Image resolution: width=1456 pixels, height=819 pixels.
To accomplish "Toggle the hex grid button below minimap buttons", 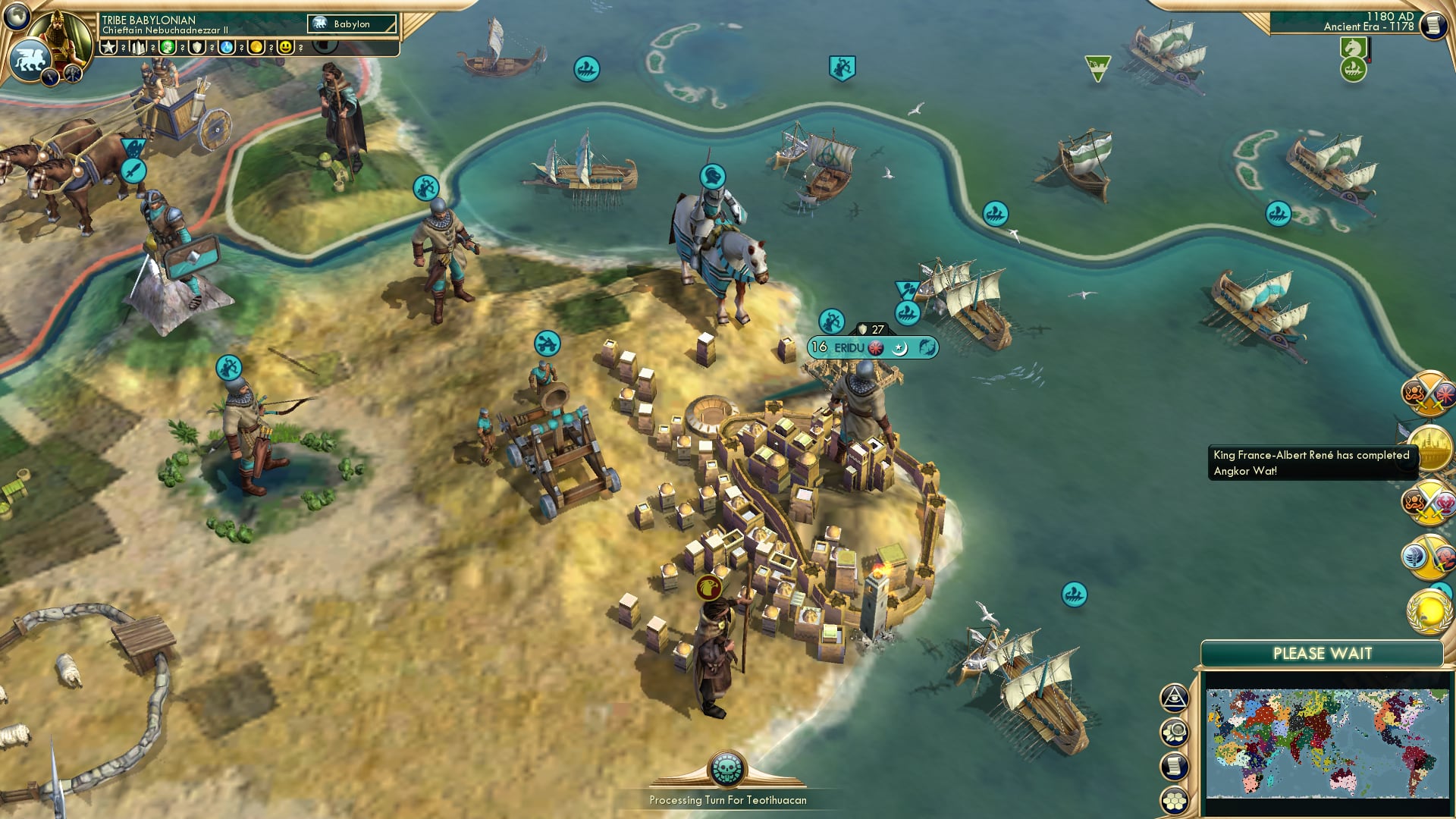I will (1174, 800).
